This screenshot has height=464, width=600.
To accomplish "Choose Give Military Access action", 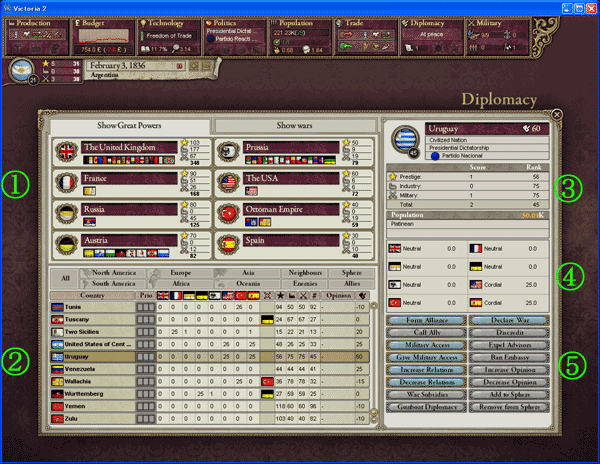I will point(427,355).
